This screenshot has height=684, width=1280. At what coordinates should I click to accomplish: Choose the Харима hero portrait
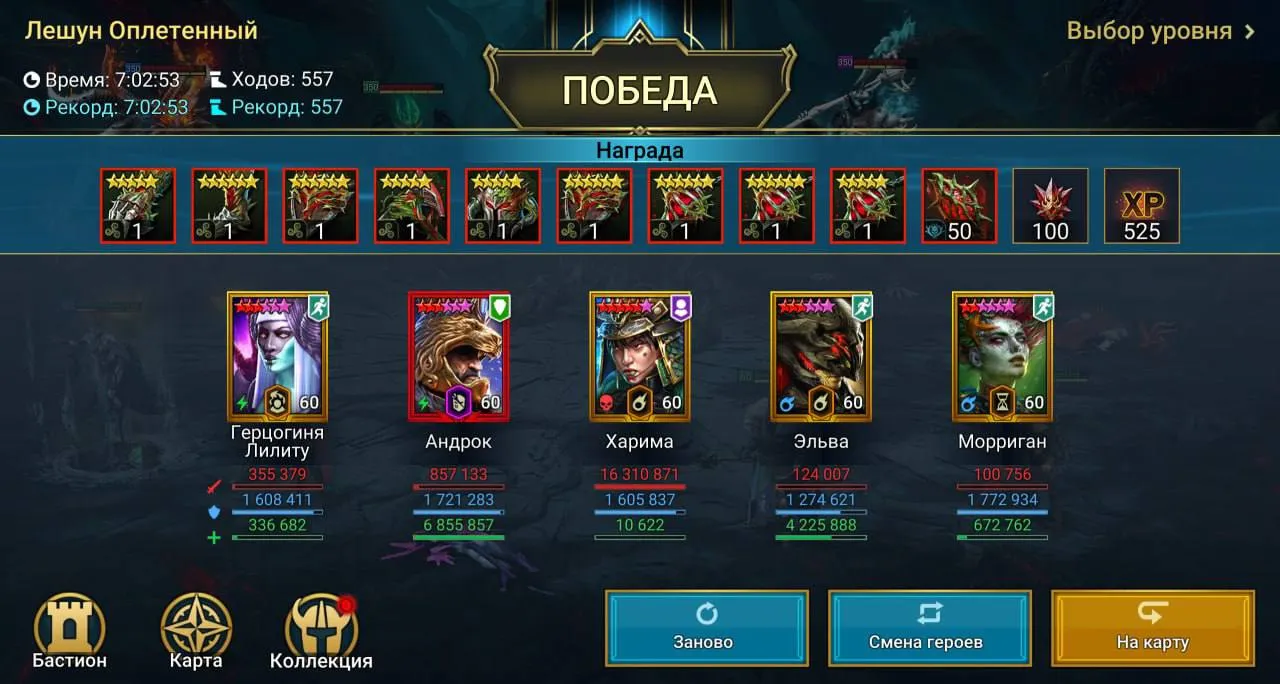pyautogui.click(x=640, y=356)
